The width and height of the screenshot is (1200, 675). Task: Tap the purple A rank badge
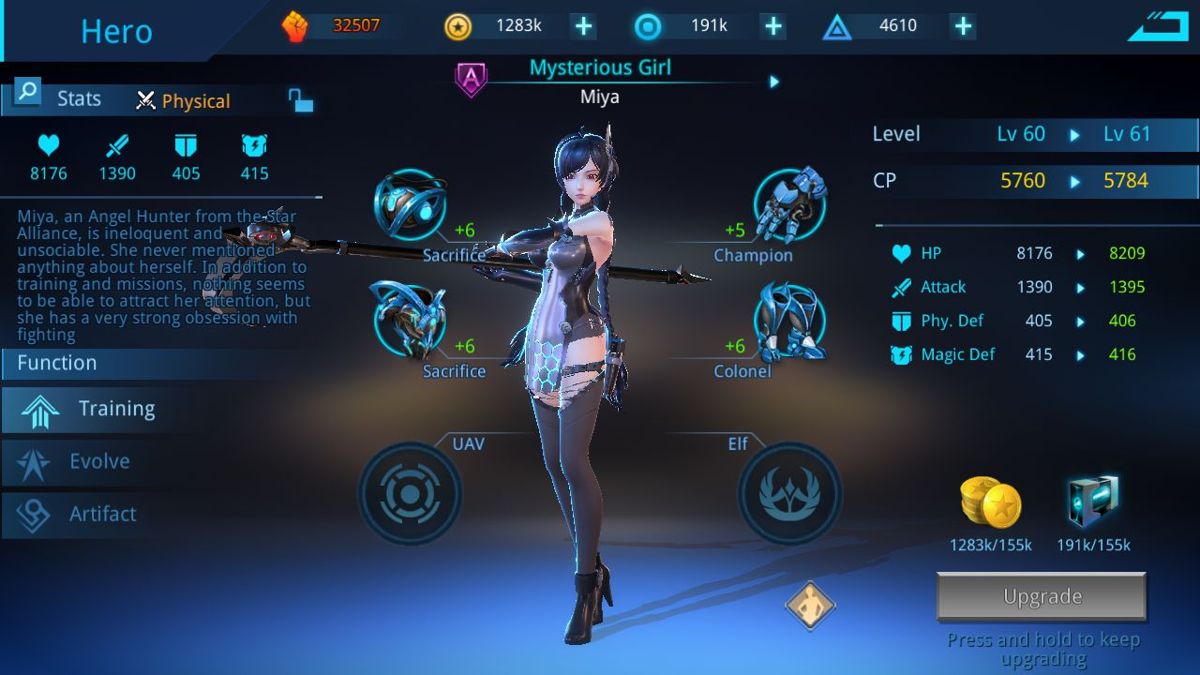471,80
